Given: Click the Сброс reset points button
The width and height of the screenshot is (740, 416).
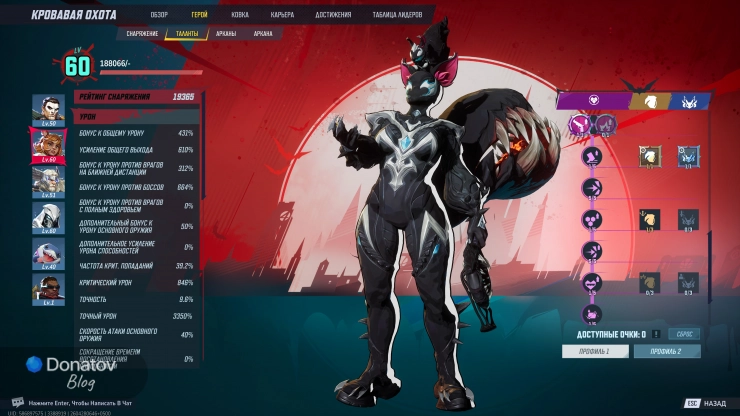Looking at the screenshot, I should 685,334.
